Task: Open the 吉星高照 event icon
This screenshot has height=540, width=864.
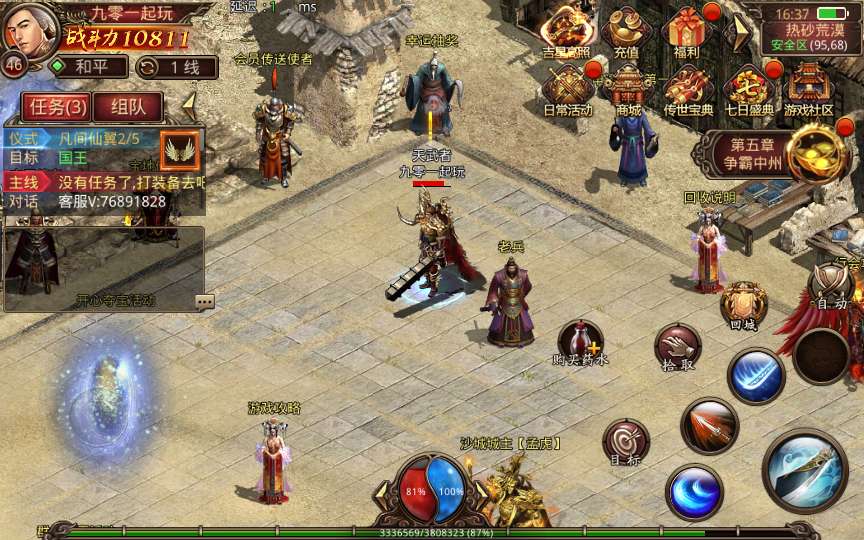Action: click(567, 32)
